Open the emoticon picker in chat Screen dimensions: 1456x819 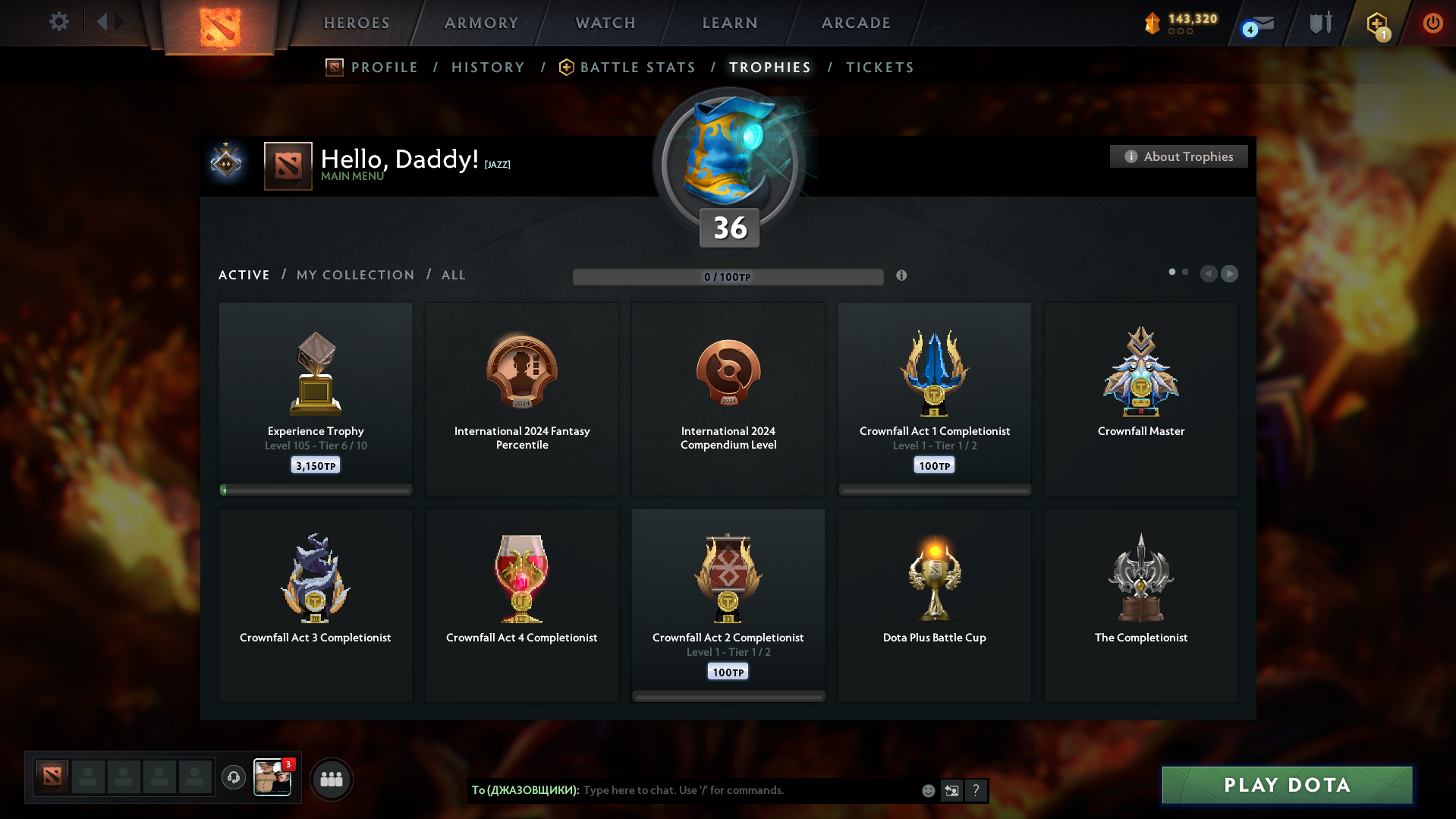pyautogui.click(x=927, y=790)
